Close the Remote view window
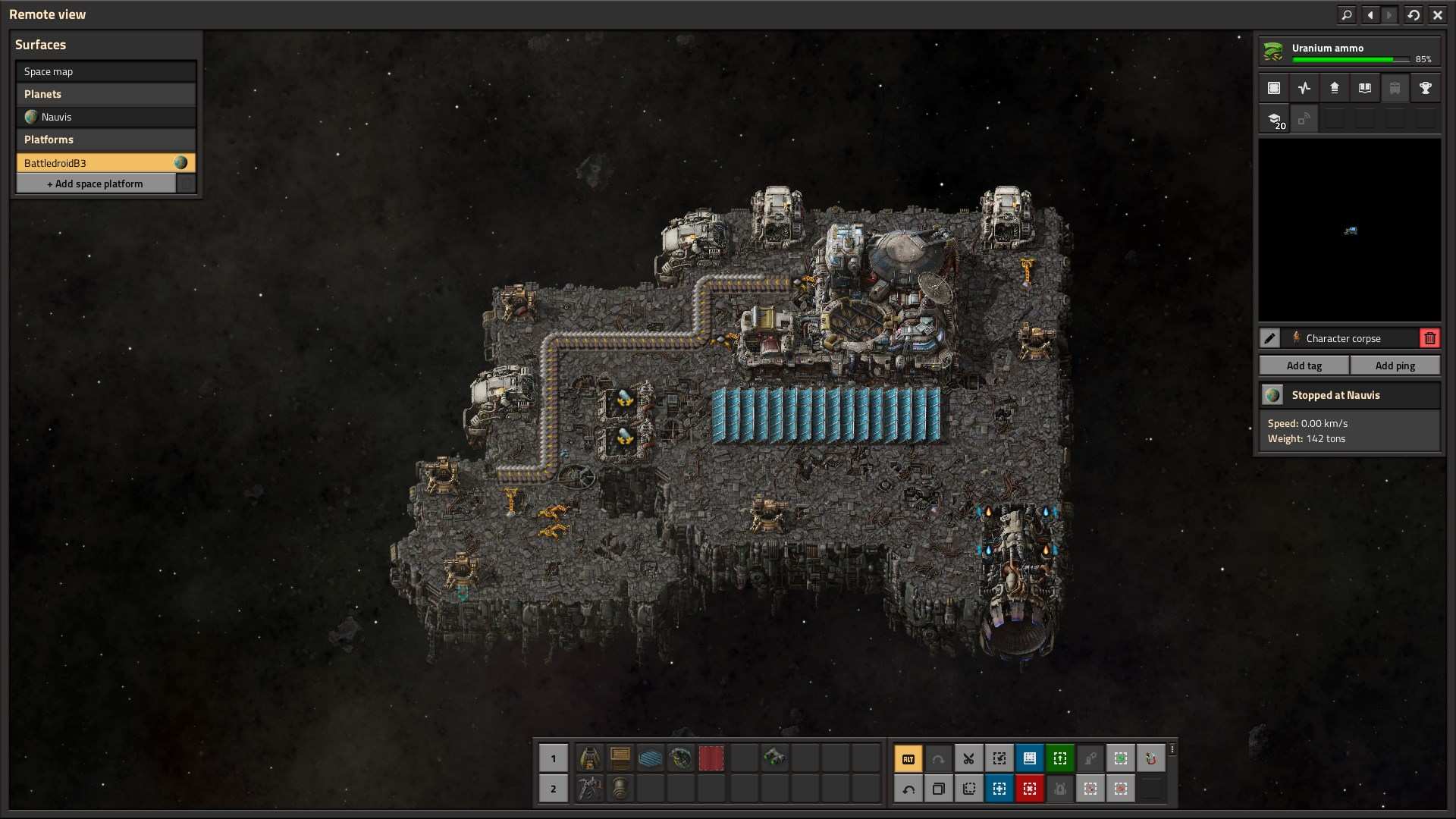The width and height of the screenshot is (1456, 819). (1437, 14)
